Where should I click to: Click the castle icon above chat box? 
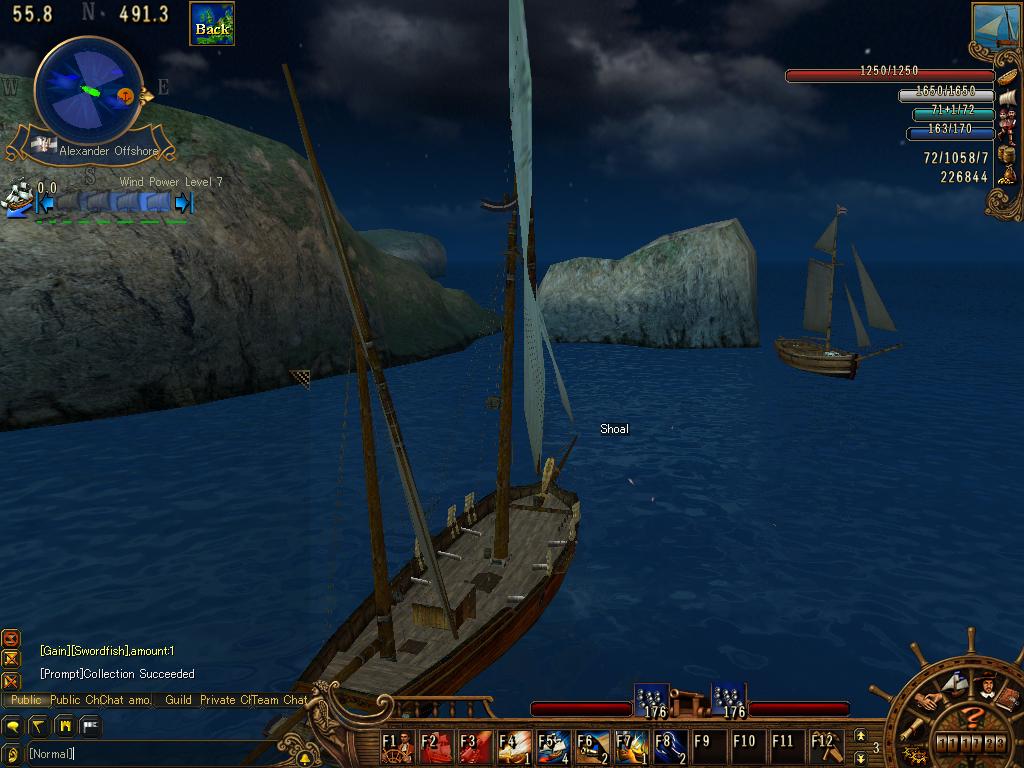coord(65,725)
